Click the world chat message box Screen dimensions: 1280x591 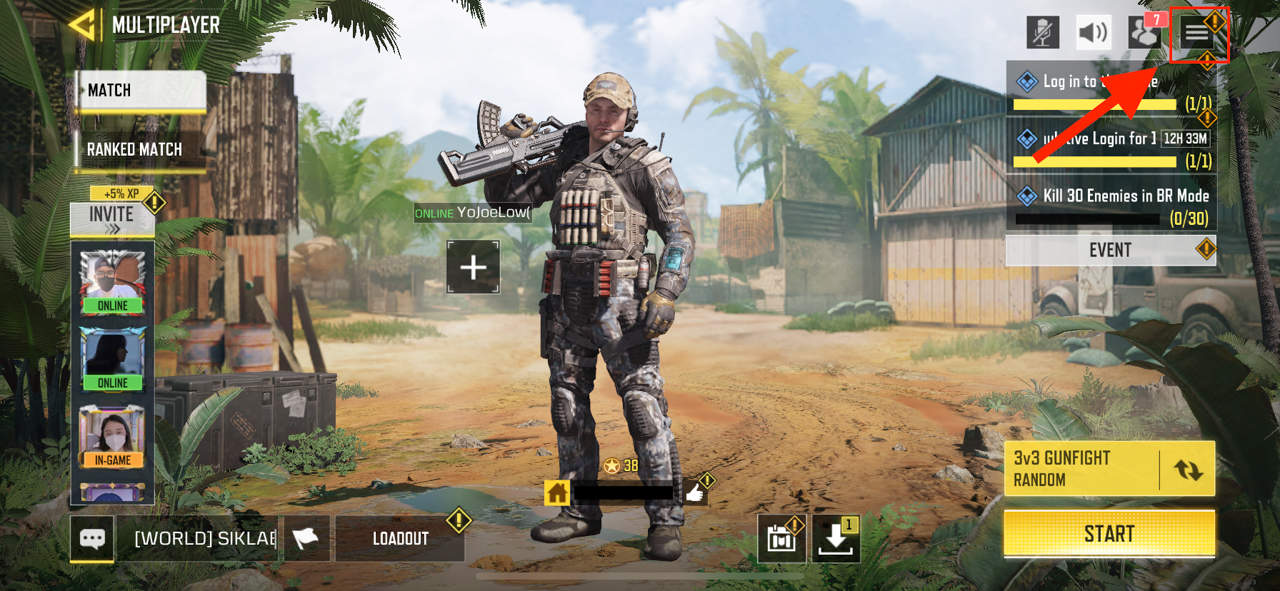(205, 538)
